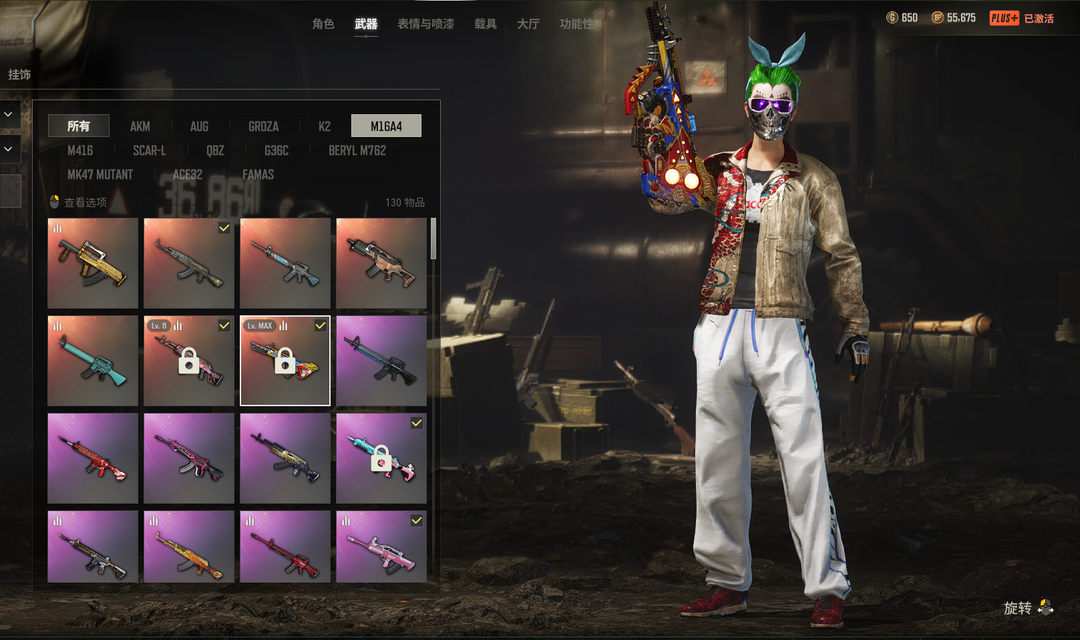Viewport: 1080px width, 640px height.
Task: Filter skins by MK47 MUTANT
Action: [100, 174]
